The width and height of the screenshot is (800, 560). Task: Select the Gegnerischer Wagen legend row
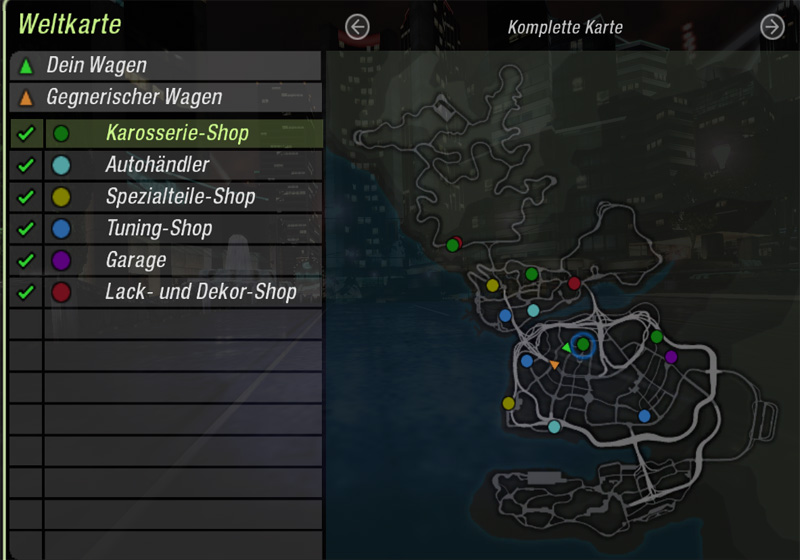point(166,98)
